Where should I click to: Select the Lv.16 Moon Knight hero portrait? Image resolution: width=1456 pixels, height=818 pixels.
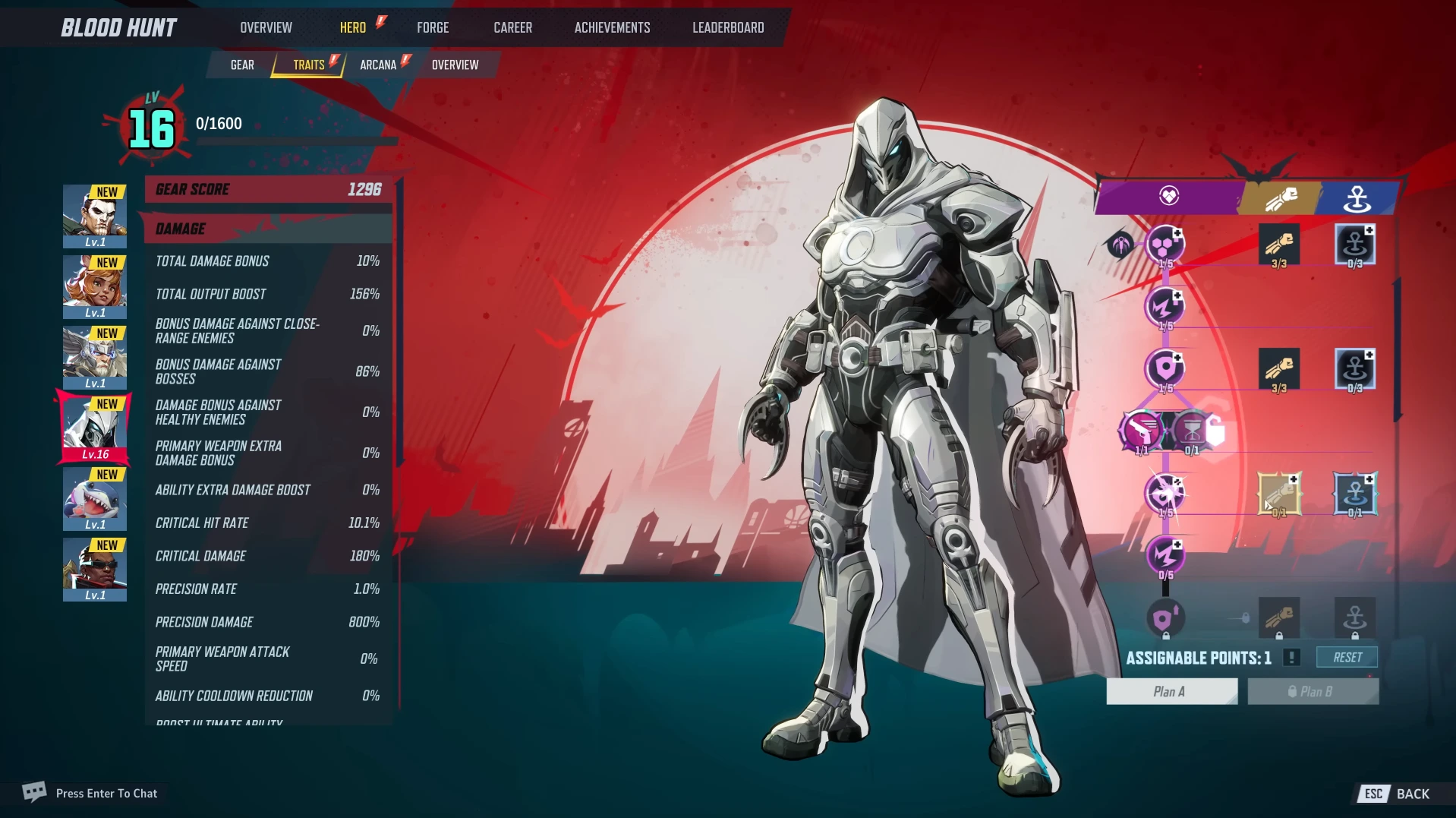[95, 428]
